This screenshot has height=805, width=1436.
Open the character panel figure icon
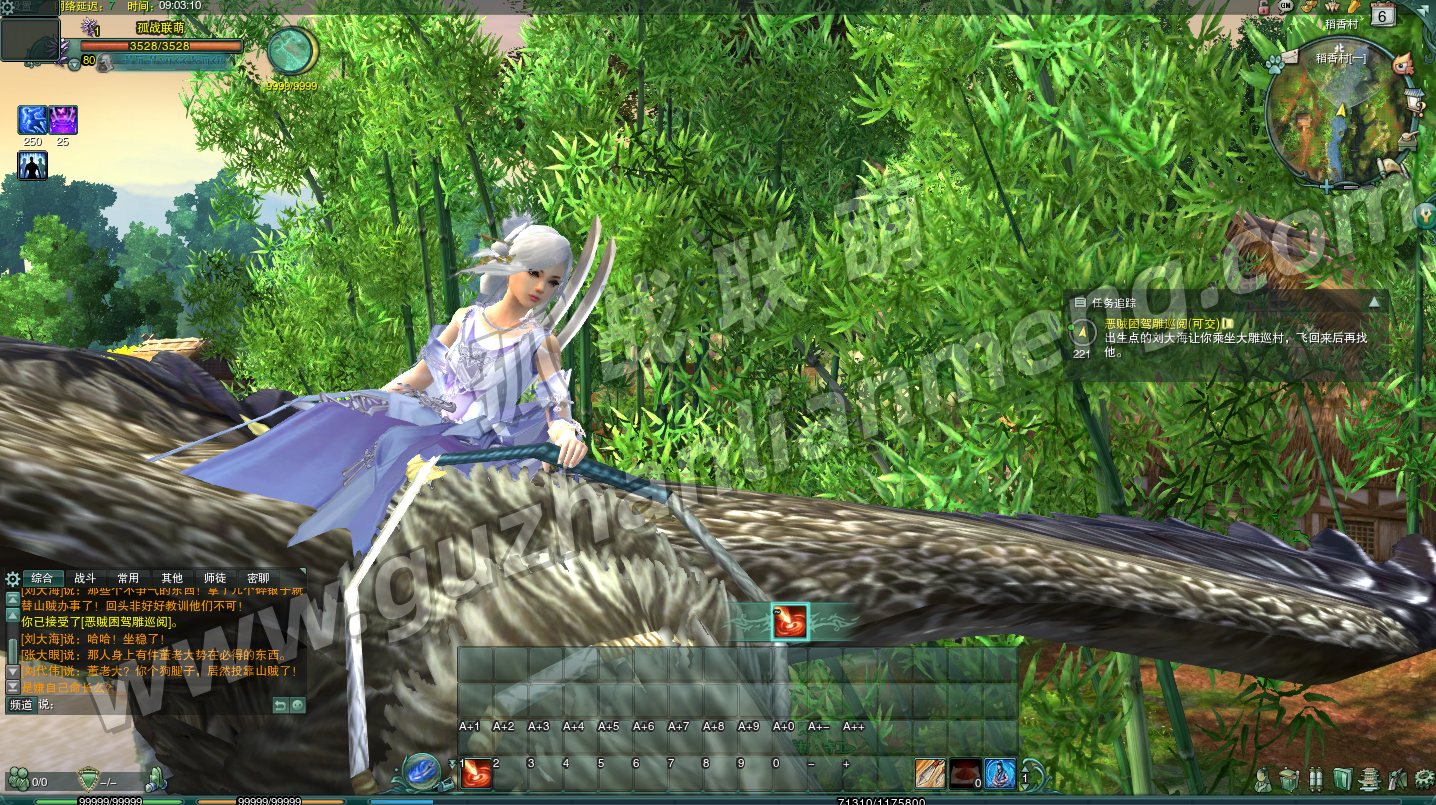1263,778
